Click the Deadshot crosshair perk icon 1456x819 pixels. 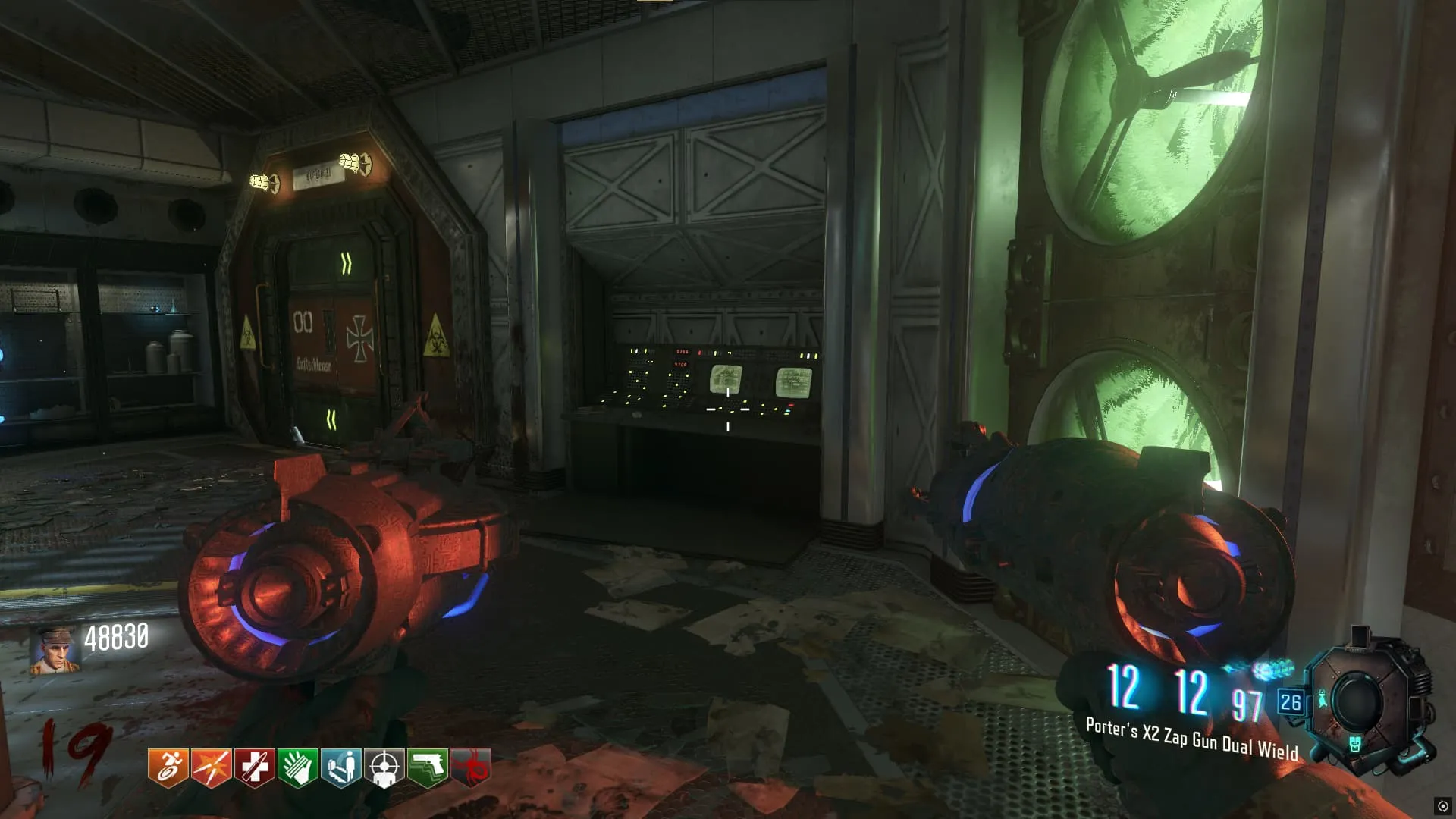click(x=384, y=767)
